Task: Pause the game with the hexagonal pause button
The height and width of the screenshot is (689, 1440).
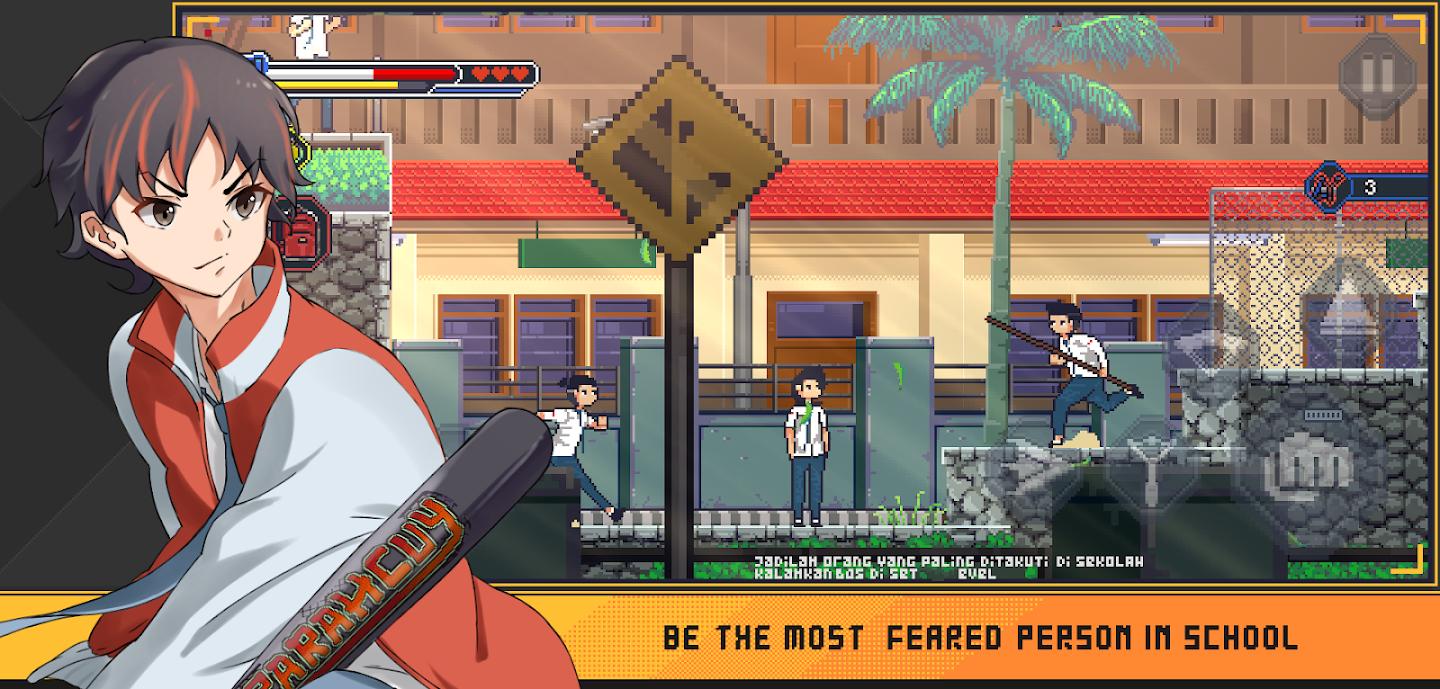Action: pyautogui.click(x=1377, y=72)
